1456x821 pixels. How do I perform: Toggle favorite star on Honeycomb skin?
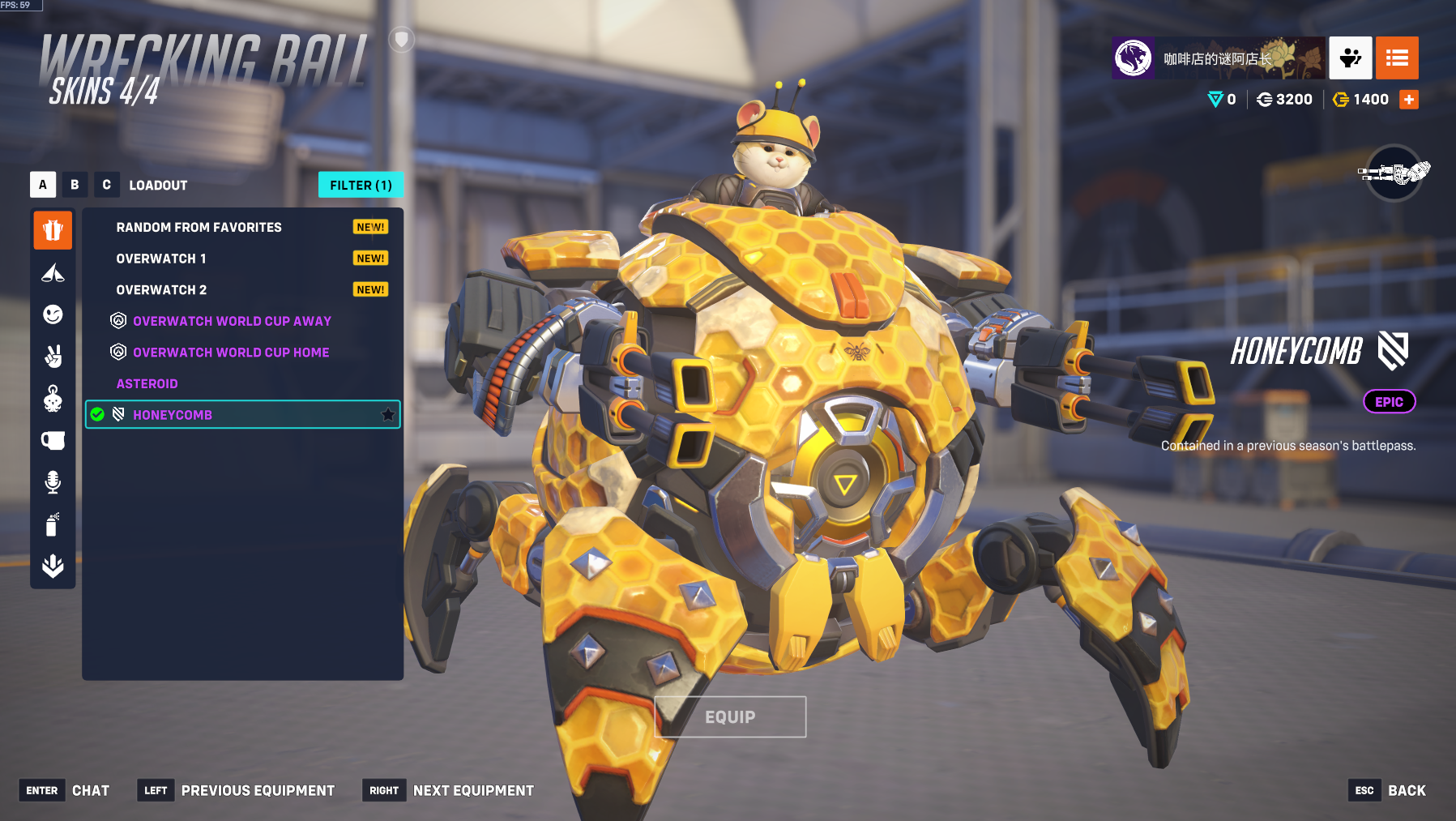[x=388, y=415]
